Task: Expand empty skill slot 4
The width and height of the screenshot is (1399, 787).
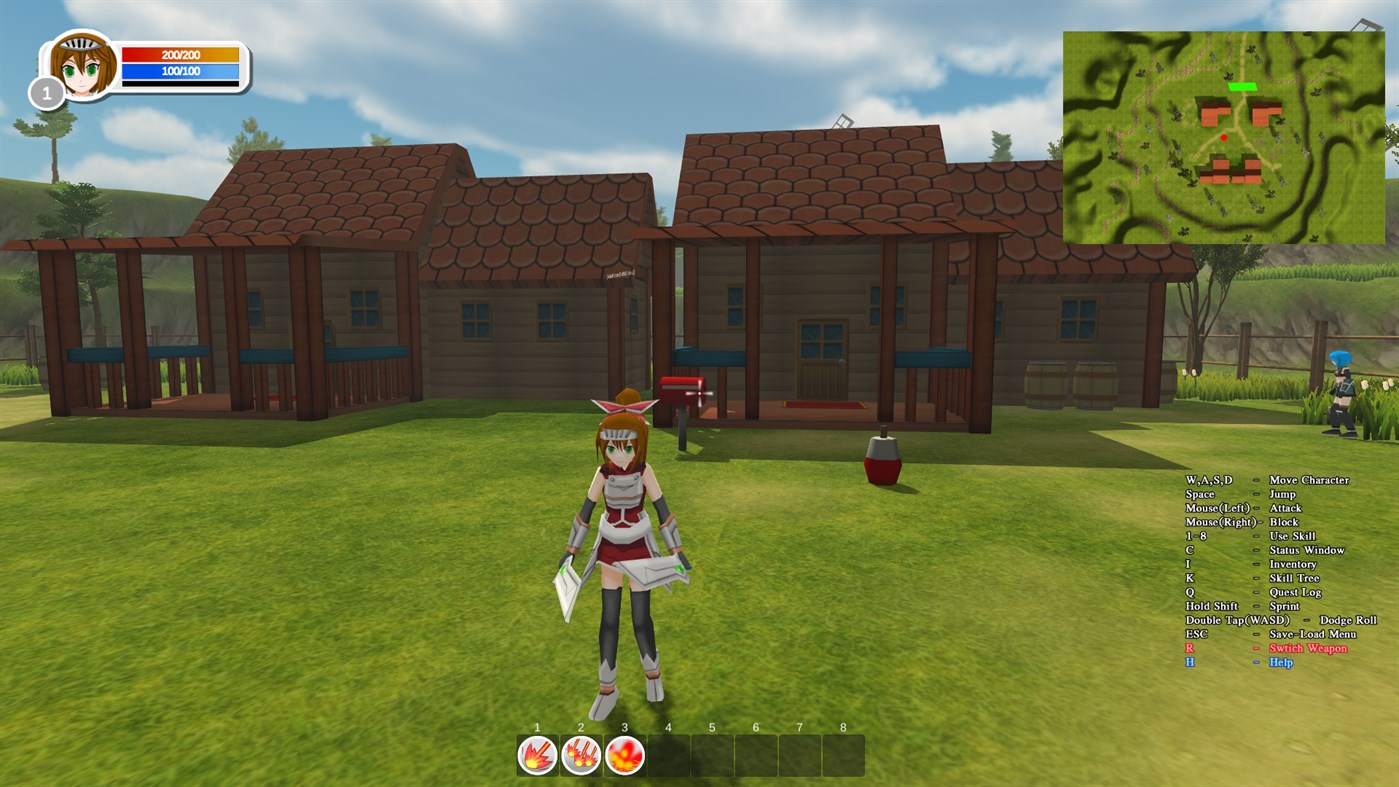Action: [667, 754]
